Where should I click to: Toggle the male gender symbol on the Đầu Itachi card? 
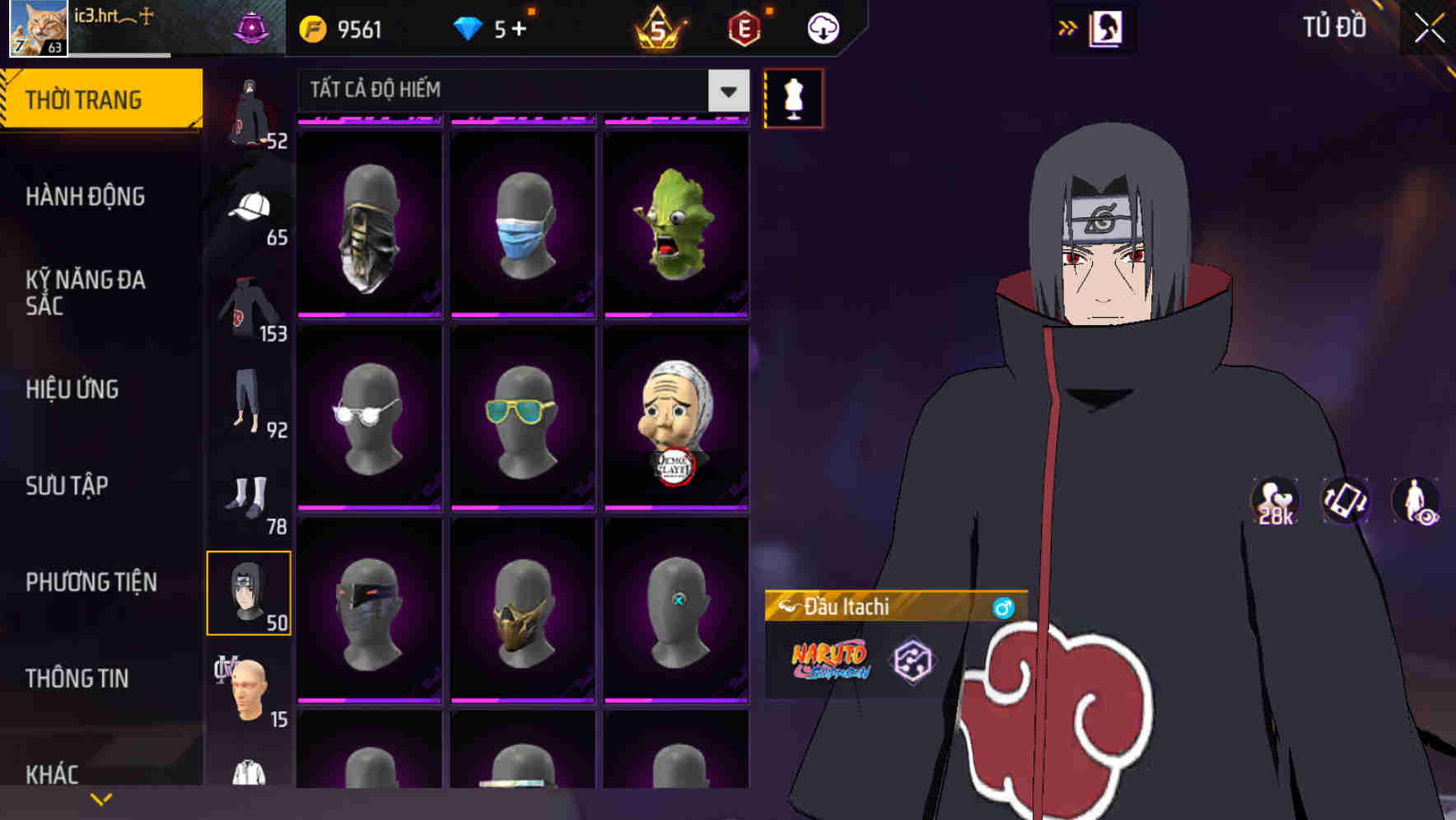[1003, 607]
